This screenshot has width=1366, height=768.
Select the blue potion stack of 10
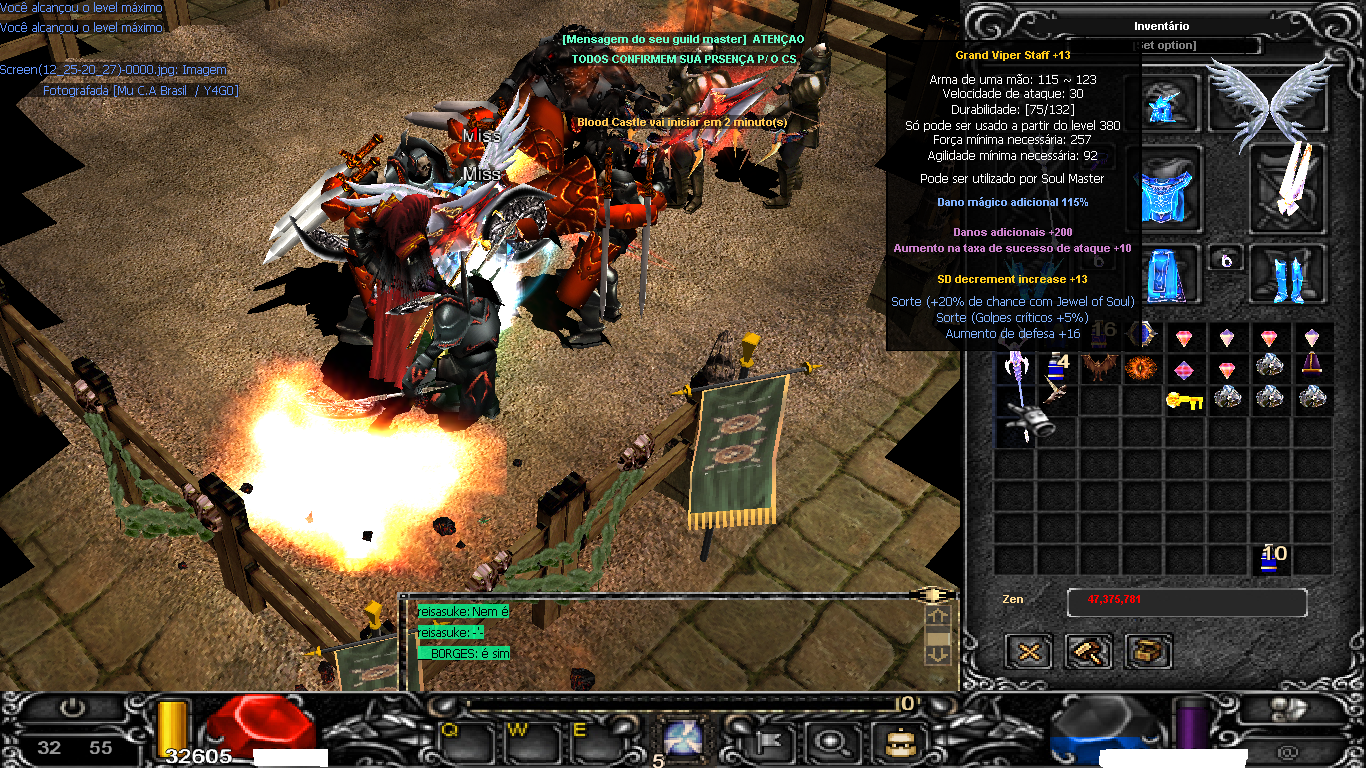[x=1270, y=558]
